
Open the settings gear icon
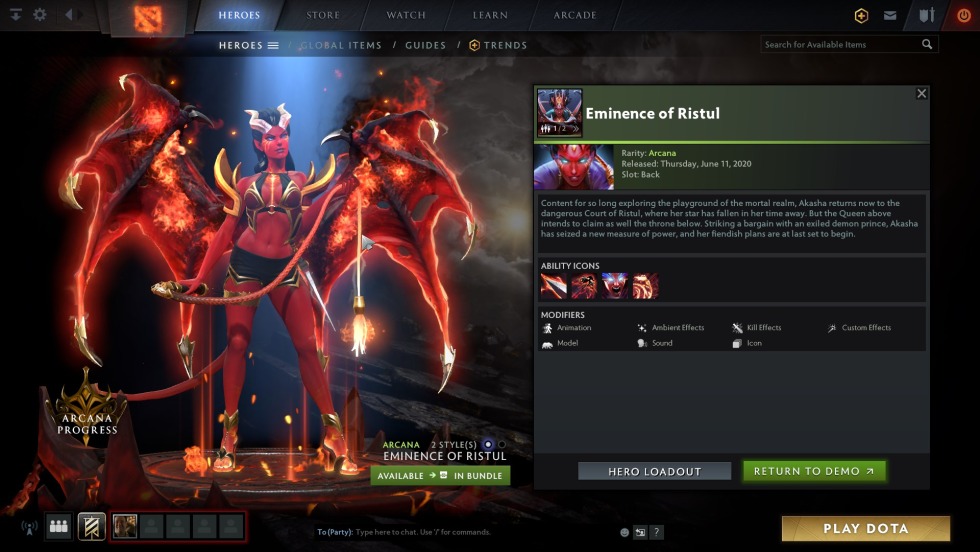point(40,15)
